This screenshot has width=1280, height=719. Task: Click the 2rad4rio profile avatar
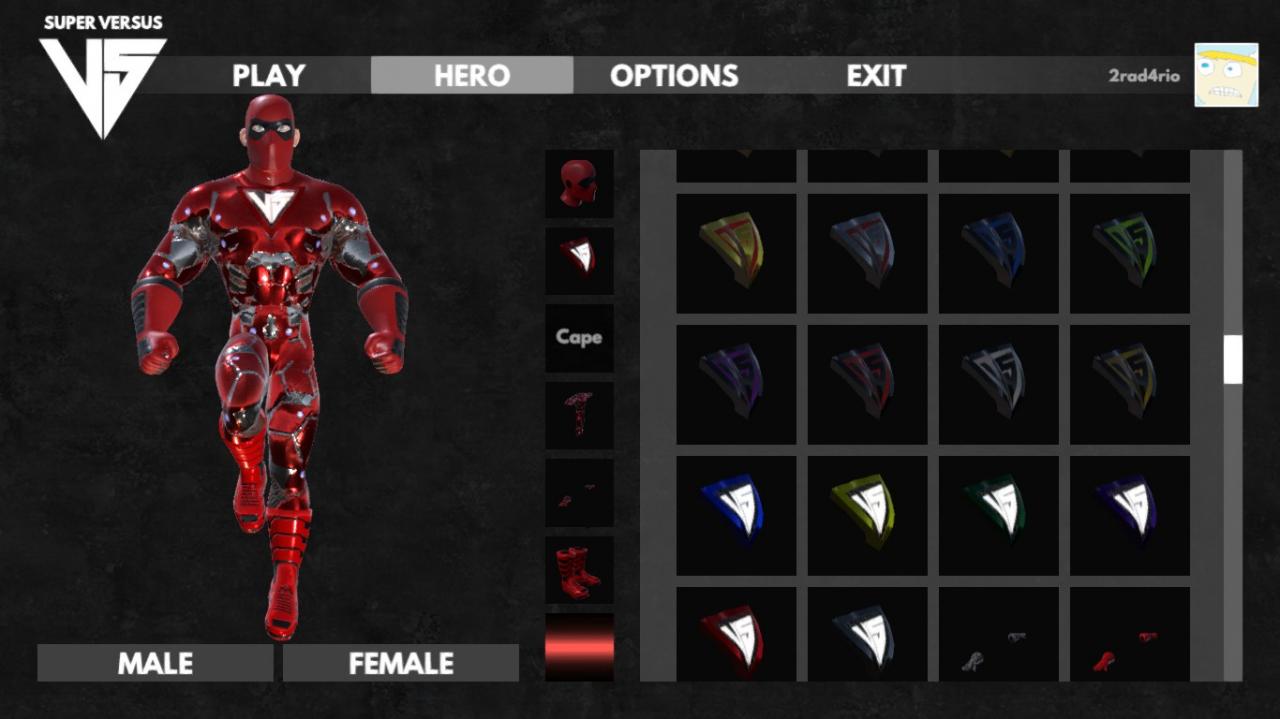tap(1225, 75)
